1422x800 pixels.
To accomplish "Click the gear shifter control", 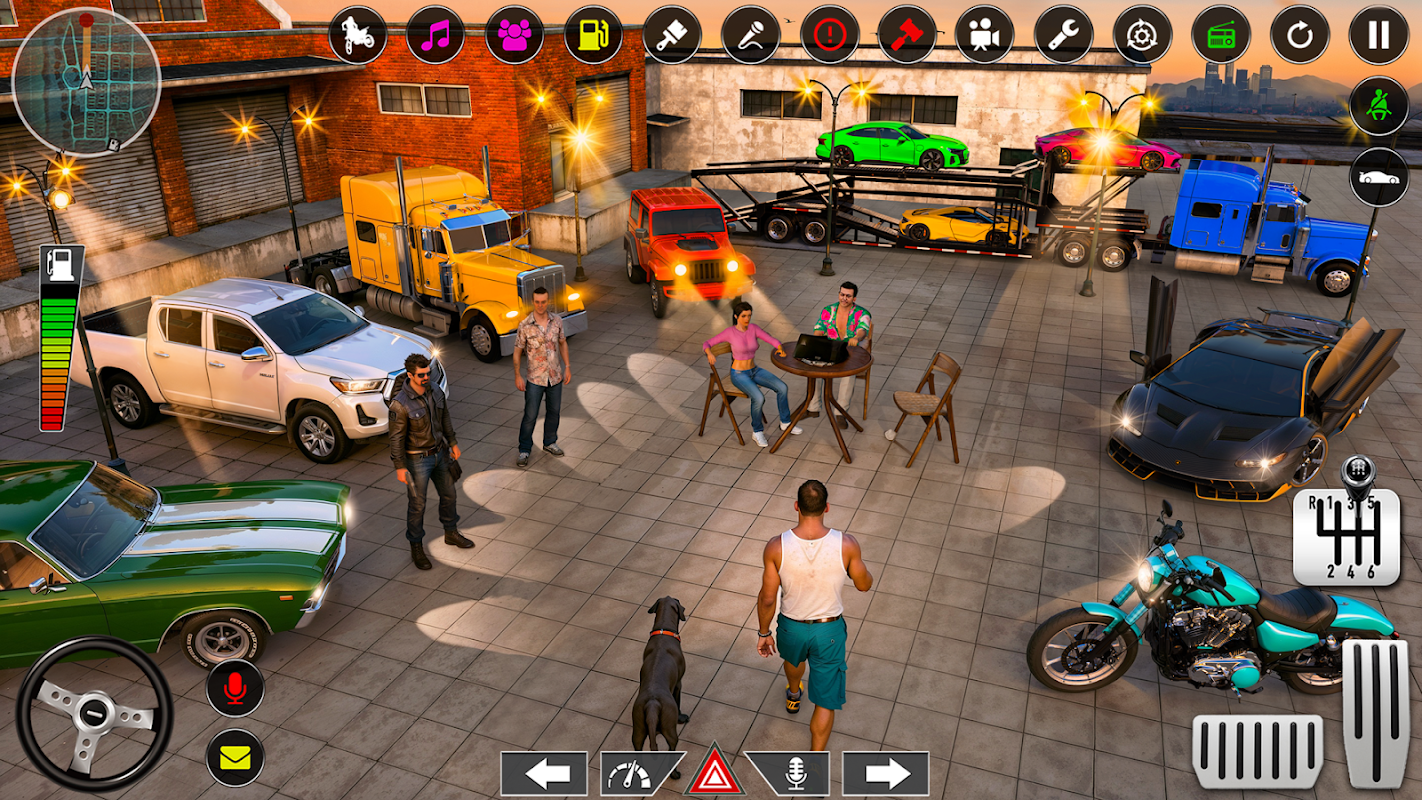I will 1345,528.
